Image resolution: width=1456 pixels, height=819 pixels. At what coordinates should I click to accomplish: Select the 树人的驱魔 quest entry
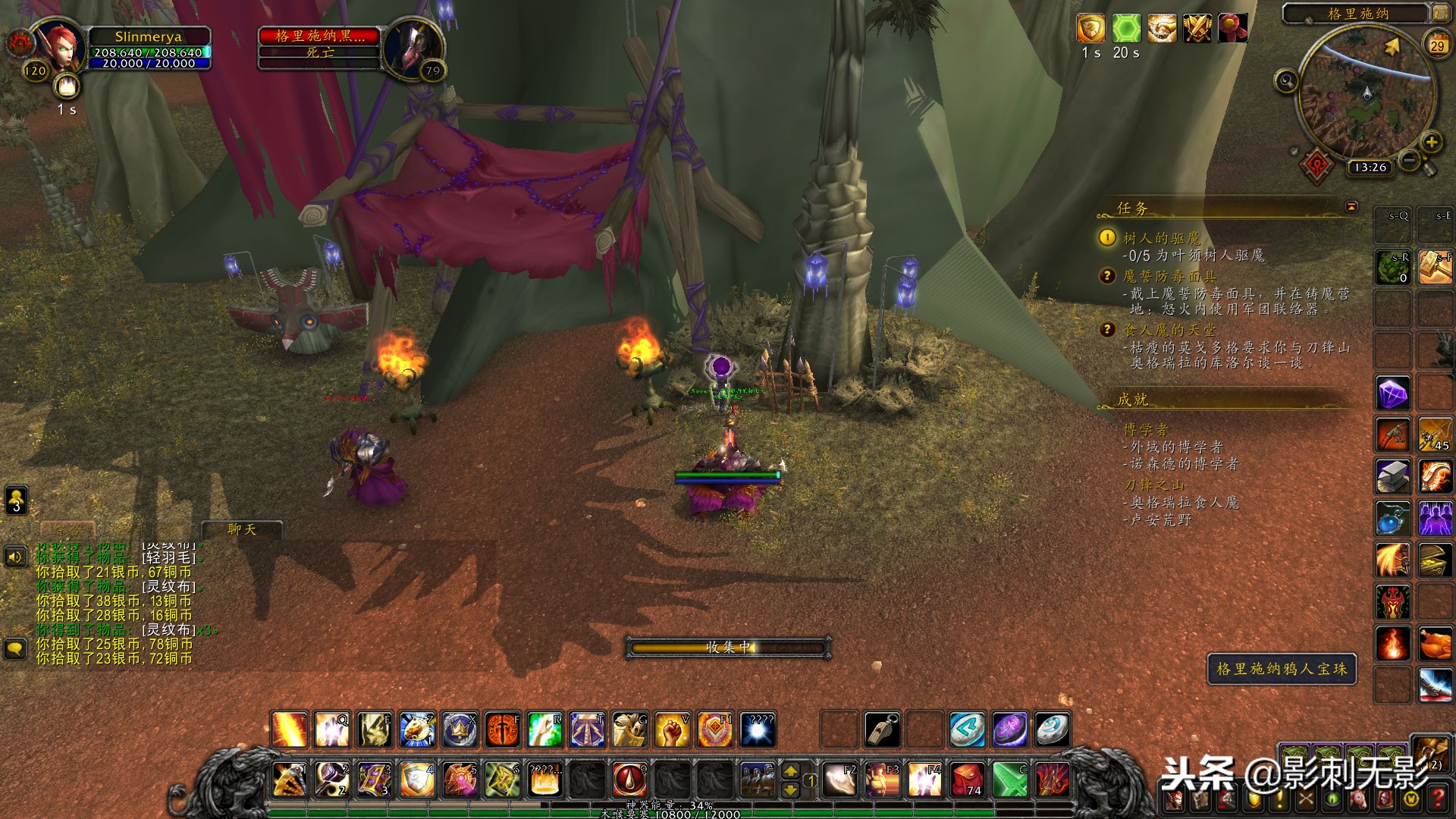[x=1162, y=238]
